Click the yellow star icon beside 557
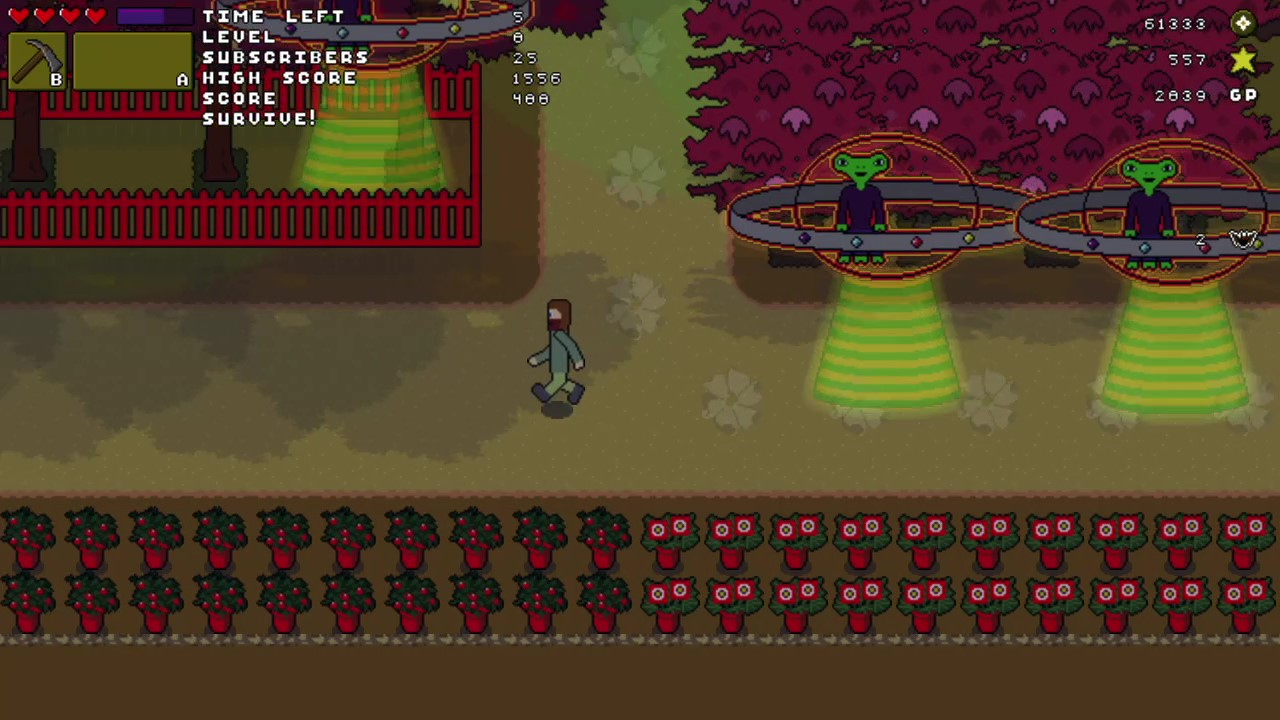The width and height of the screenshot is (1280, 720). [1241, 60]
